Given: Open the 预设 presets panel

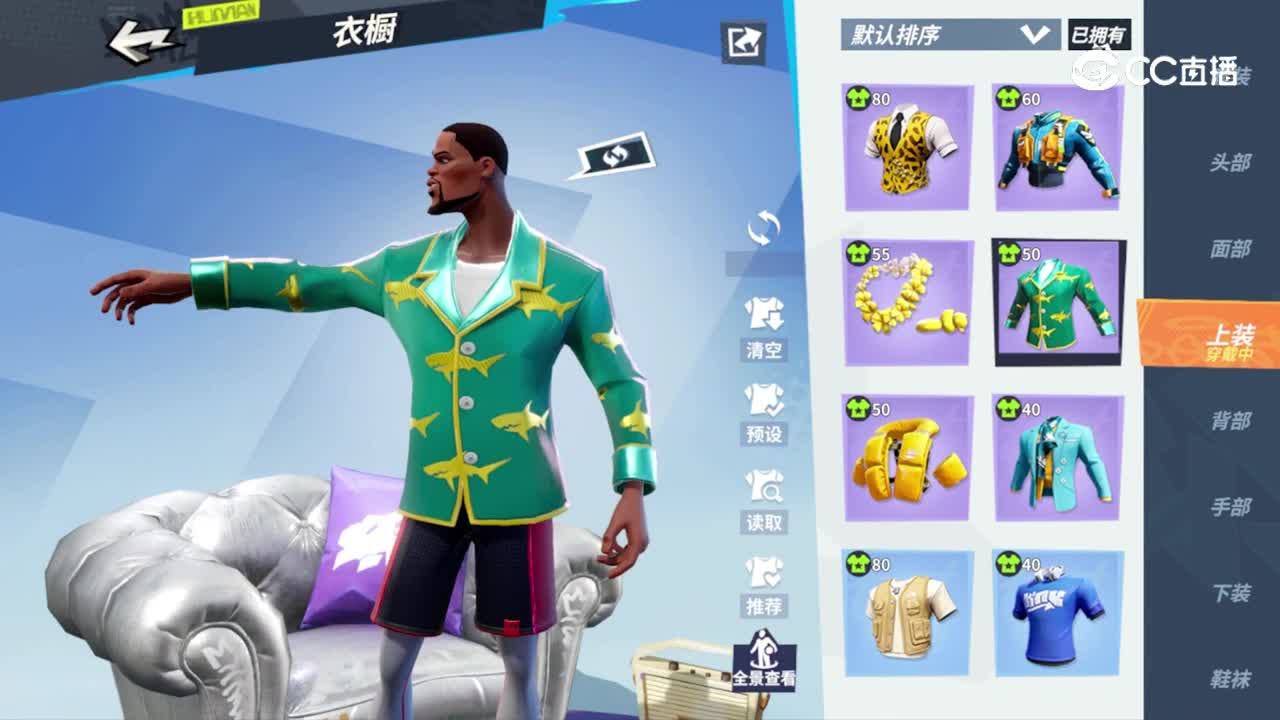Looking at the screenshot, I should coord(765,412).
